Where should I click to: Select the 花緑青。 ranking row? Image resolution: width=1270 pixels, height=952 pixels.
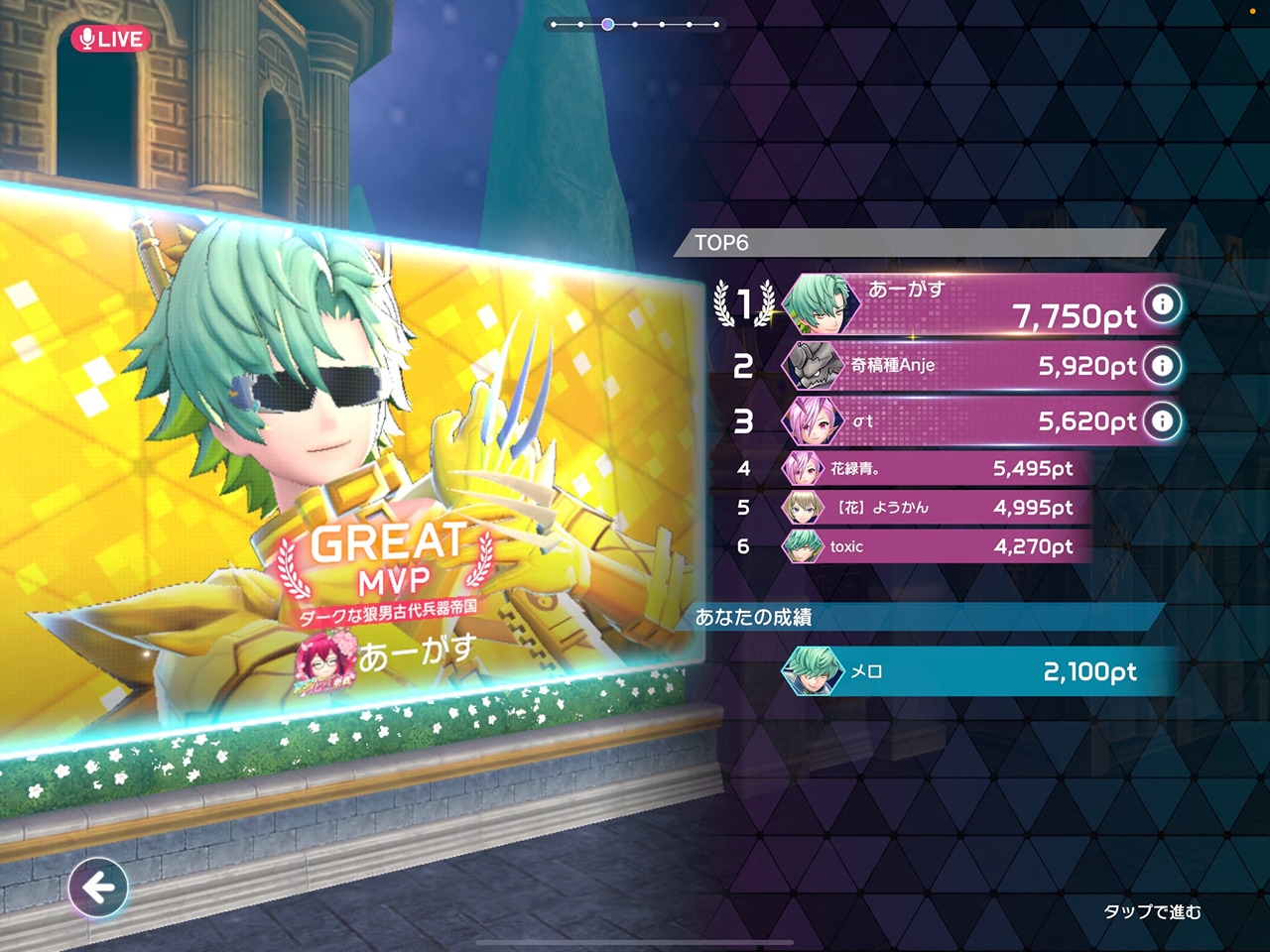tap(933, 468)
